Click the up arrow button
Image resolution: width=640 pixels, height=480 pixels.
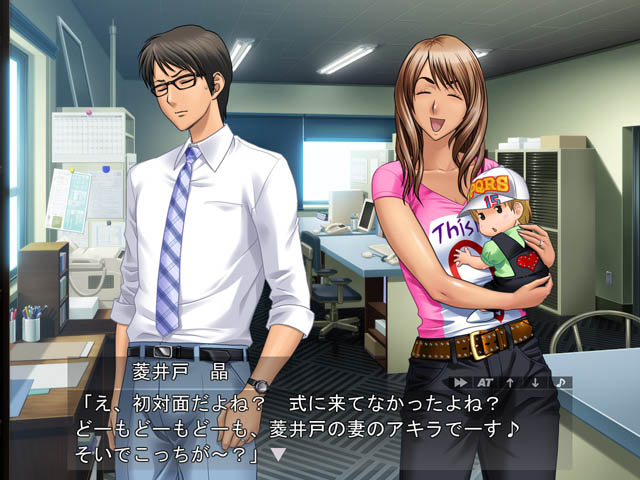(510, 382)
